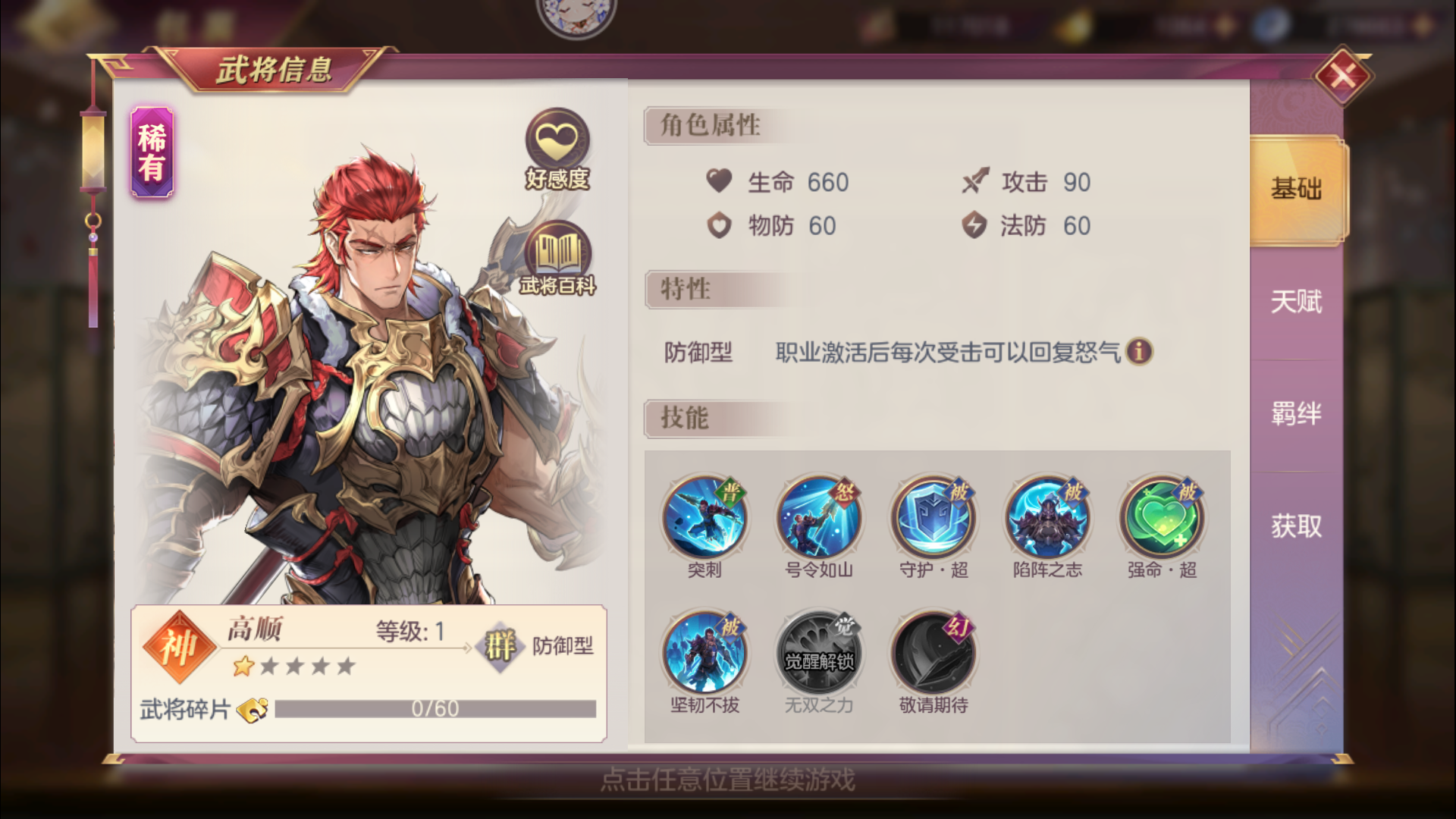Open the 陷阵之志 skill details

click(1048, 518)
